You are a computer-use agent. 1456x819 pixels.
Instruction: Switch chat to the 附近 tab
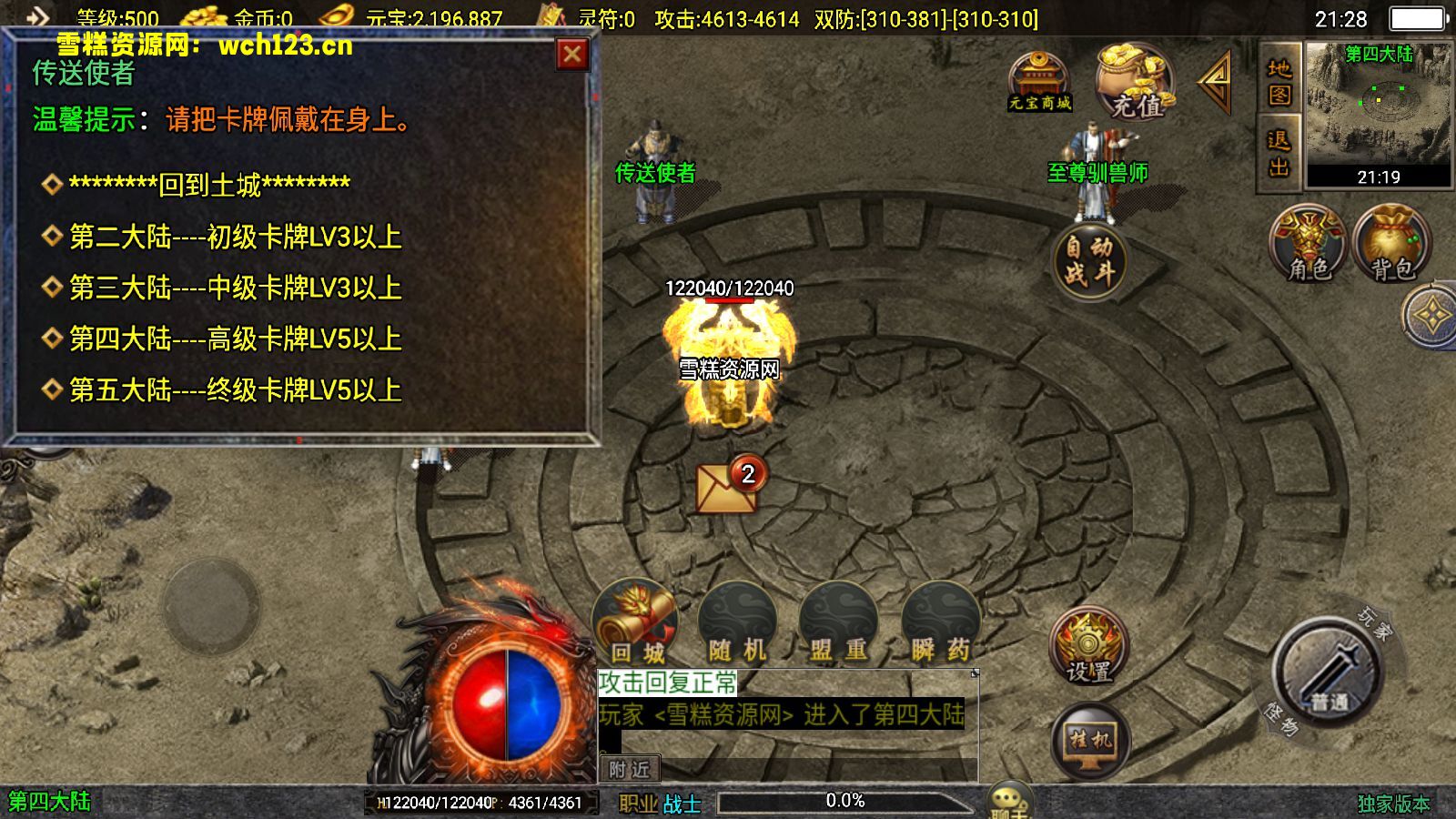[x=629, y=770]
